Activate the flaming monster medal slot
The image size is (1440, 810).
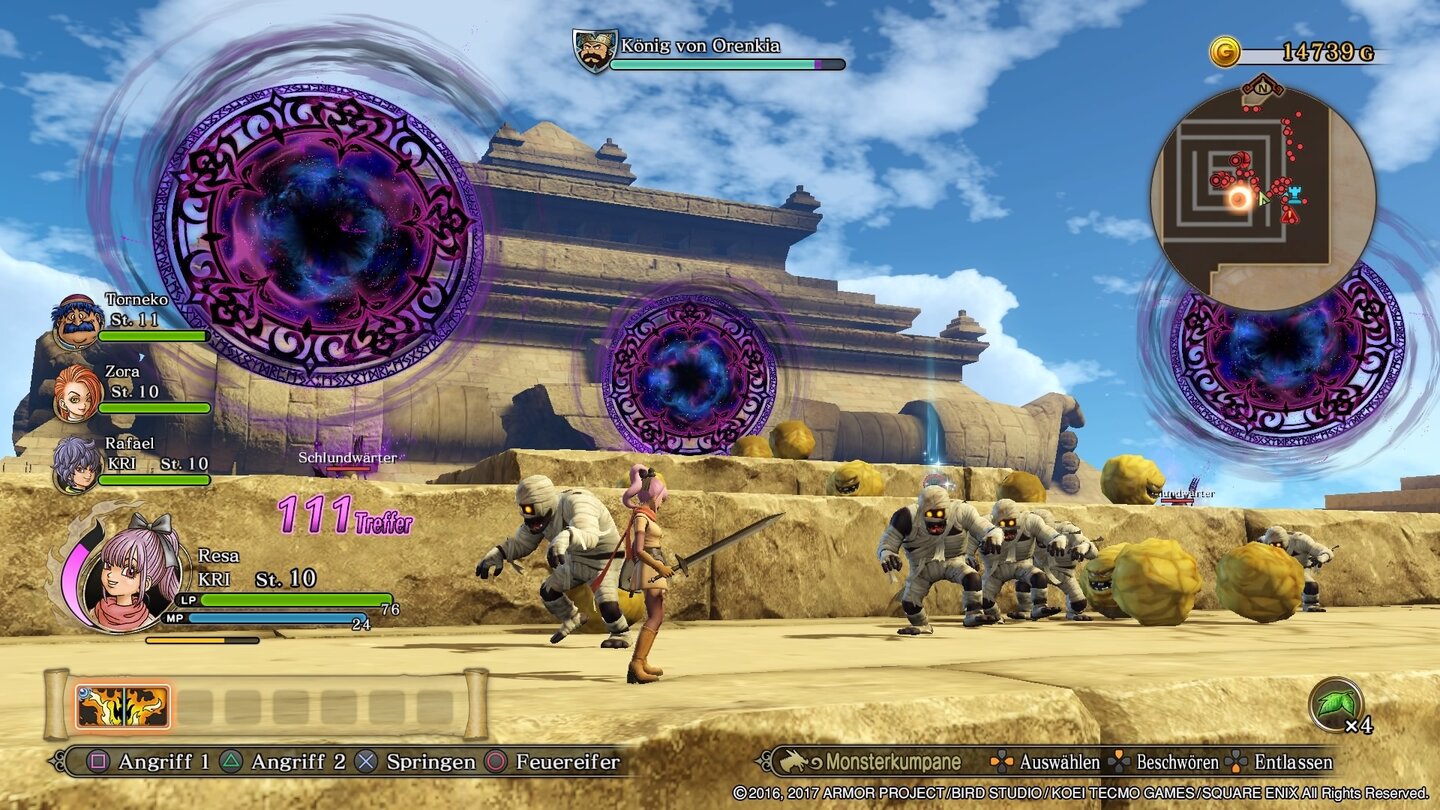122,707
